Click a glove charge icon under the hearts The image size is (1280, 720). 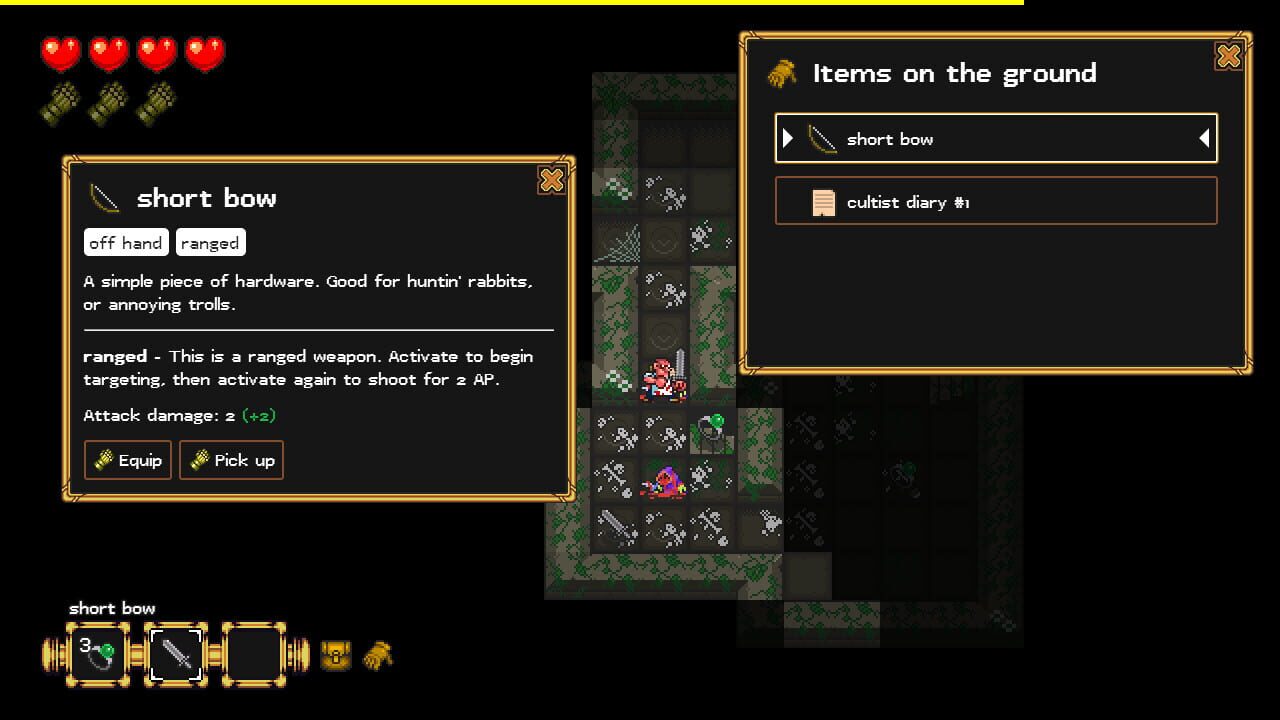60,101
